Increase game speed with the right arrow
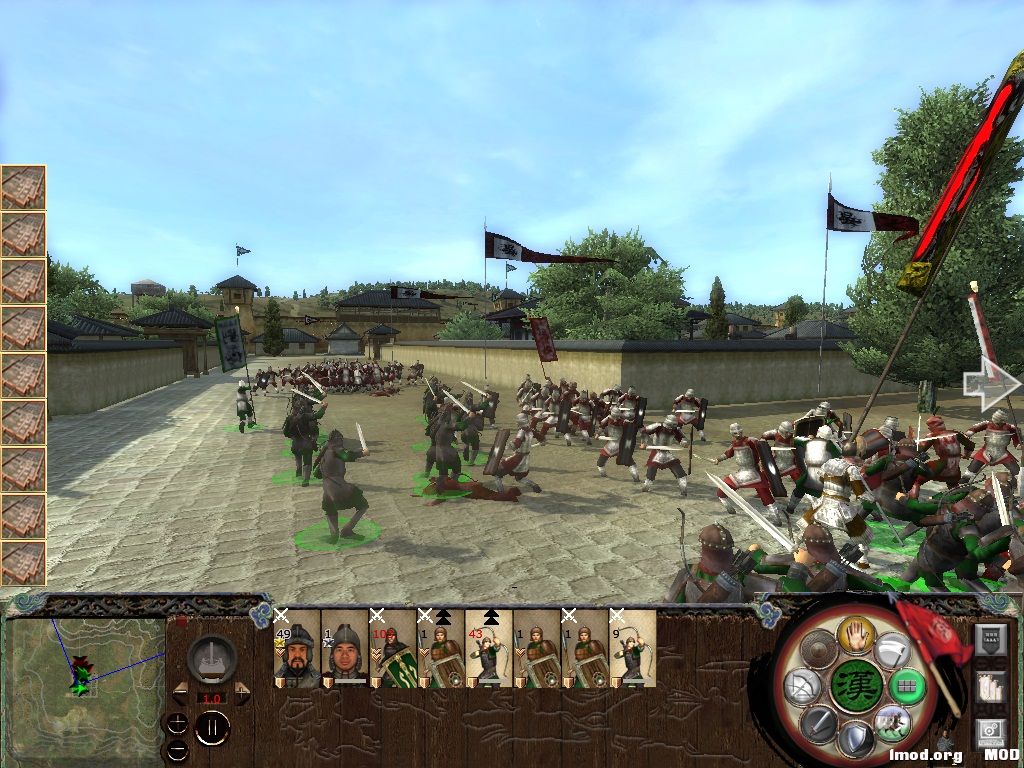Screen dimensions: 1024x768 pos(242,693)
